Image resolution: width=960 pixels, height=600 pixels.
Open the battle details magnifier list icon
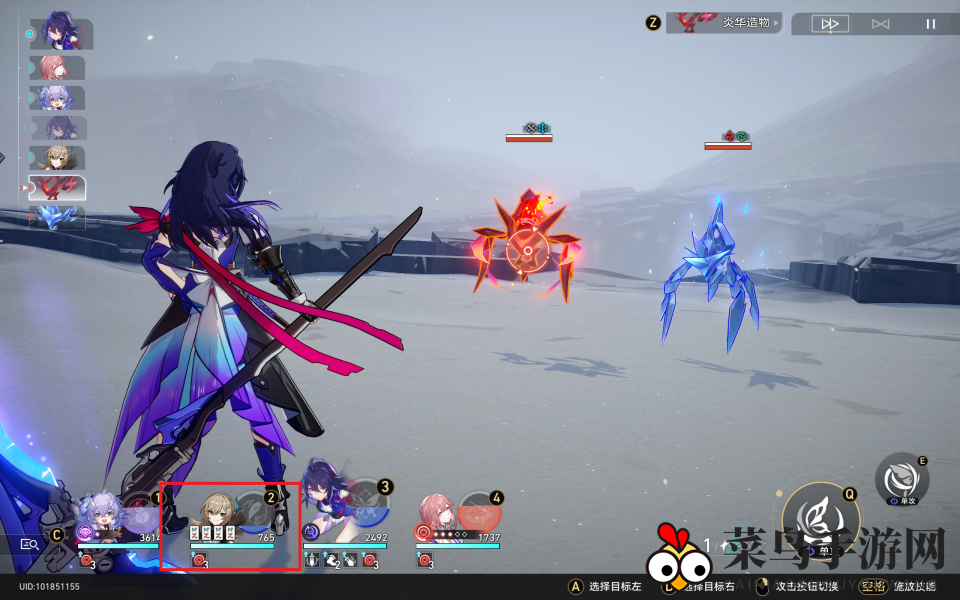[x=30, y=544]
